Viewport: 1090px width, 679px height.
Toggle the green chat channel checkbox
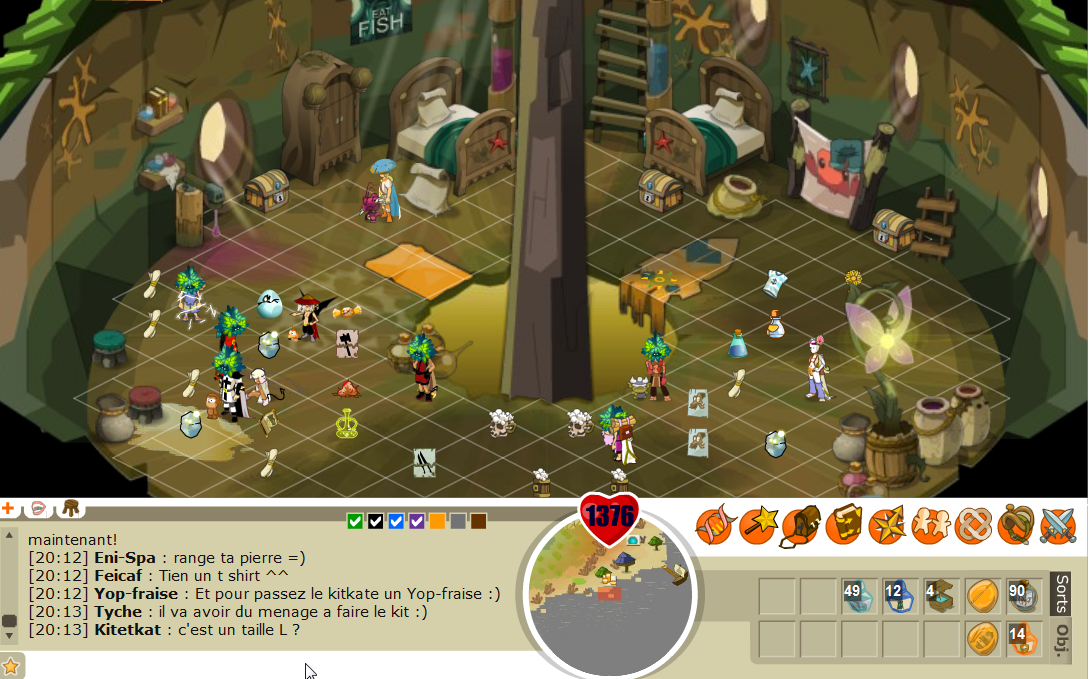click(355, 521)
